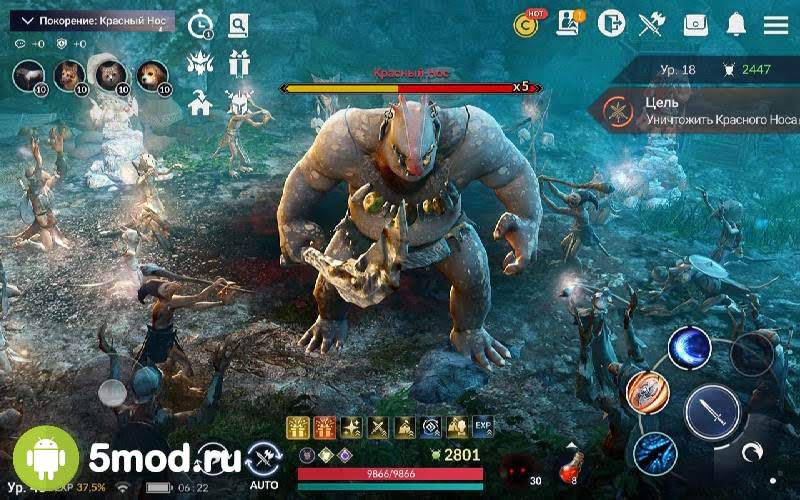Click the EXP buff icon
Screen dimensions: 800x500
483,427
